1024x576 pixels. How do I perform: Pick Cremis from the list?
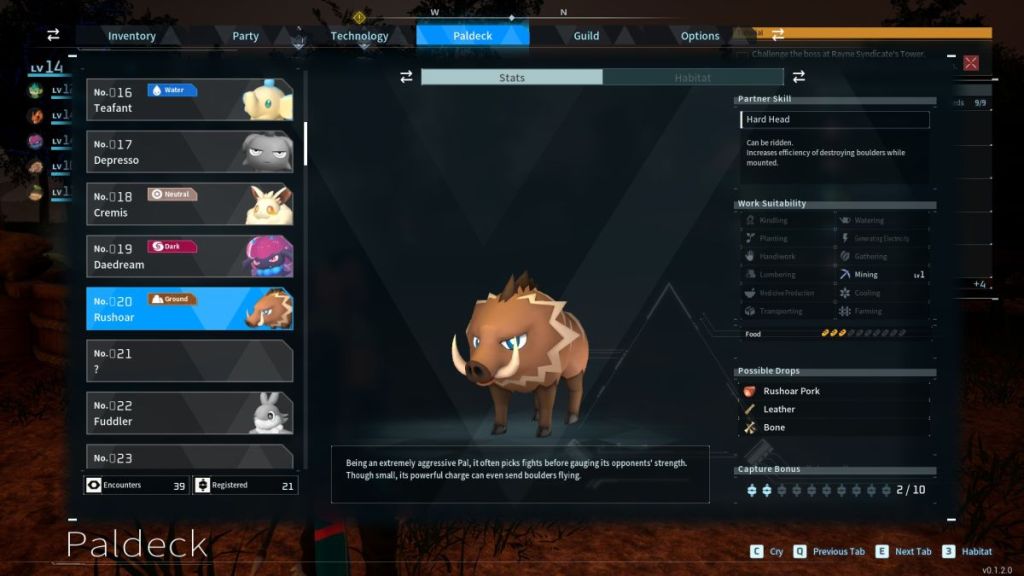coord(189,204)
